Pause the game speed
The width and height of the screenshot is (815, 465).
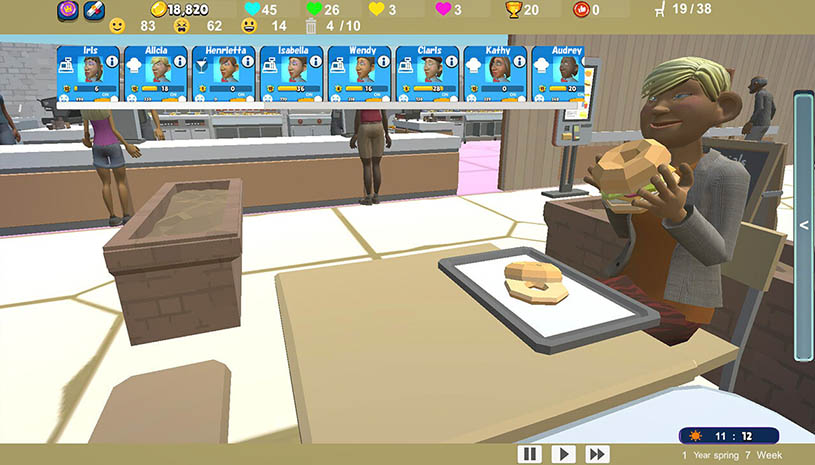point(529,454)
